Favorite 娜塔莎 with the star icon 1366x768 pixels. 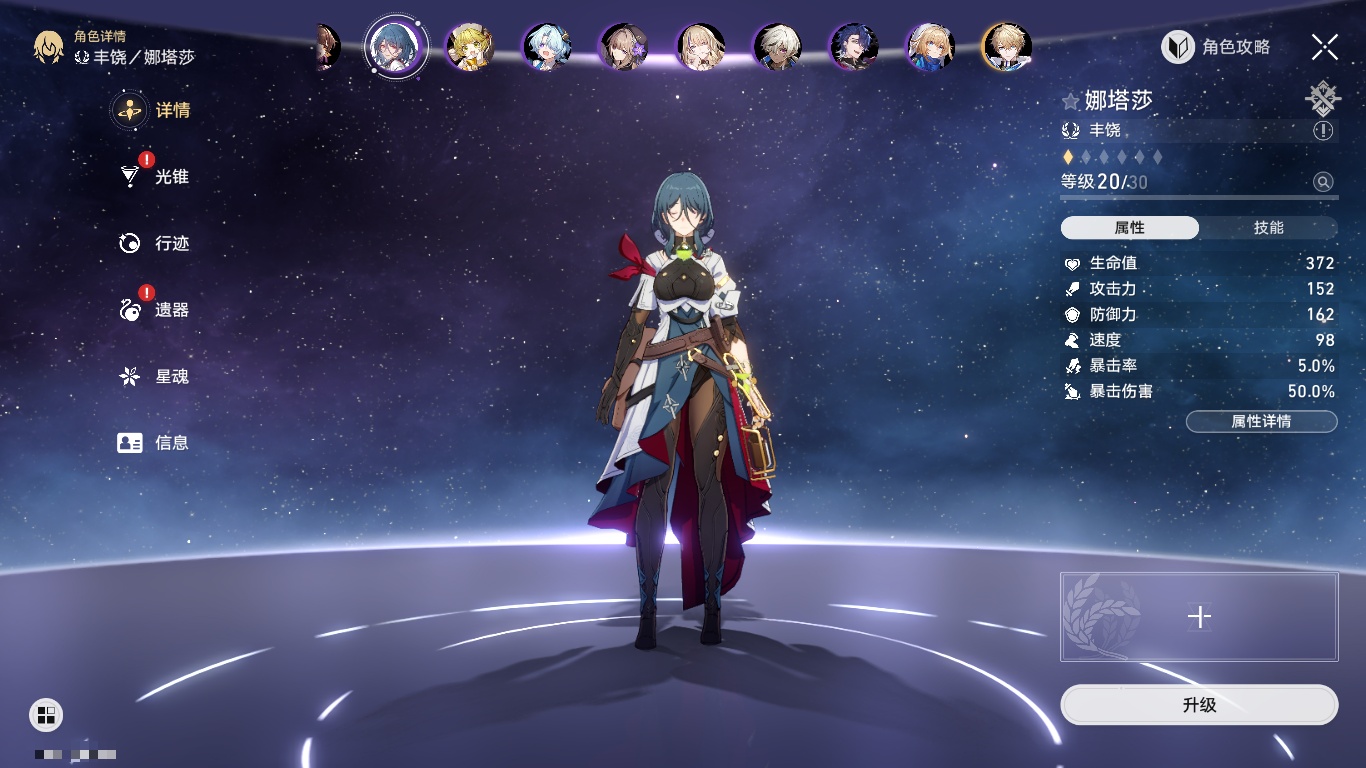pyautogui.click(x=1071, y=101)
